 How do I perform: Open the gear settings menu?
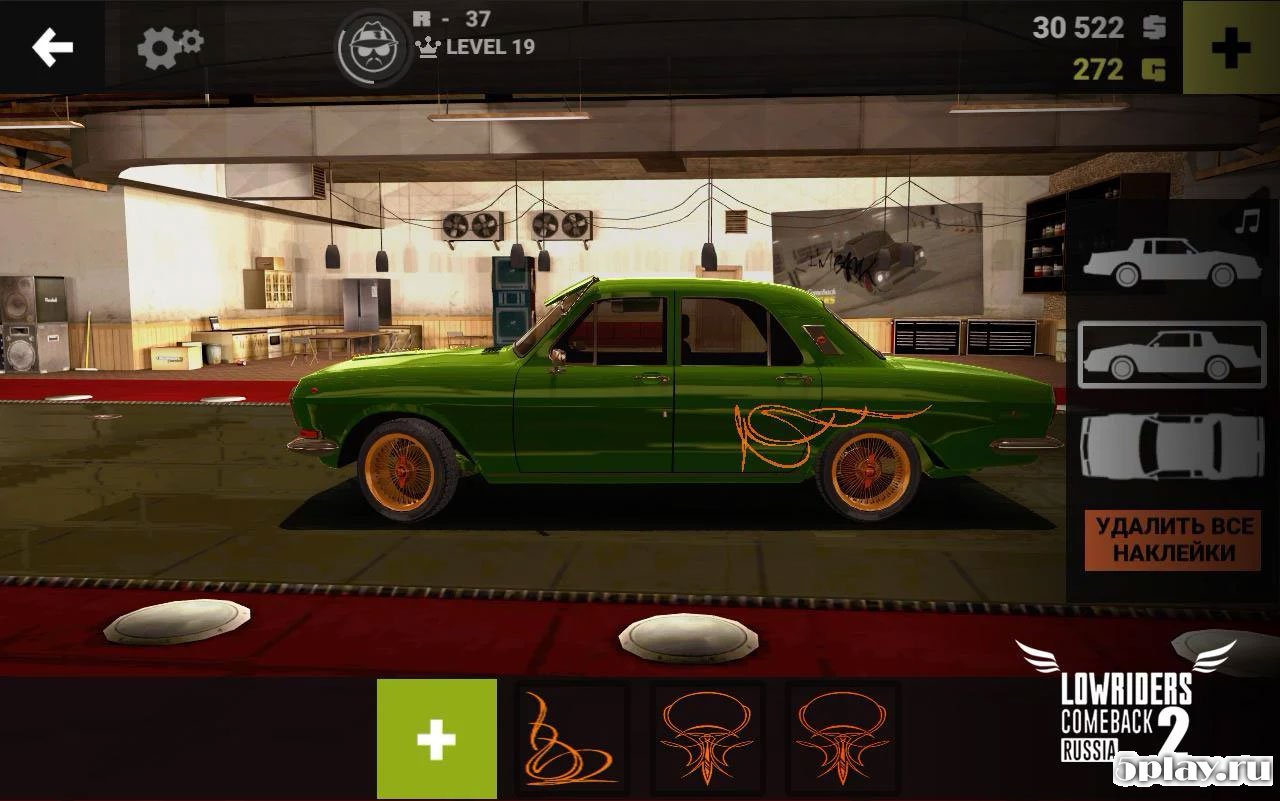(169, 47)
